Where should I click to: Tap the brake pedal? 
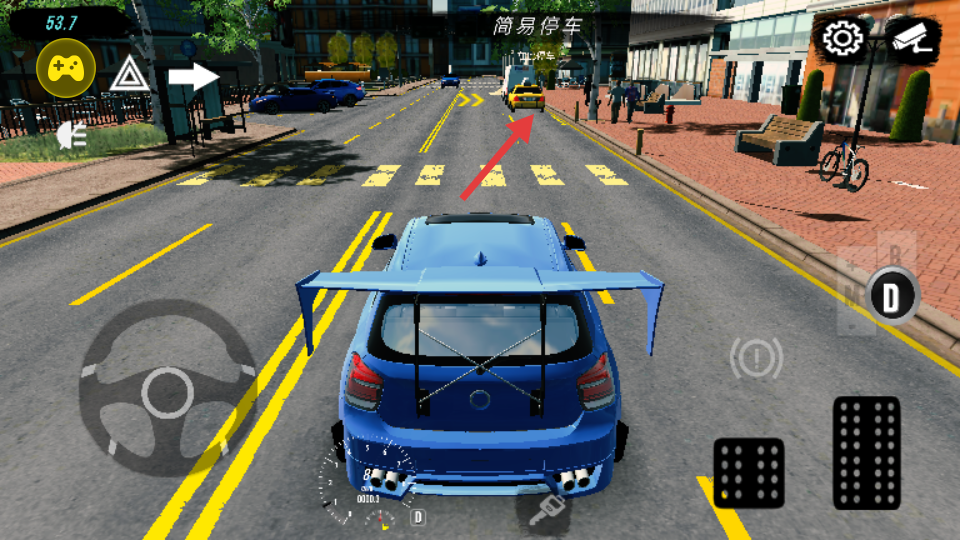(748, 473)
